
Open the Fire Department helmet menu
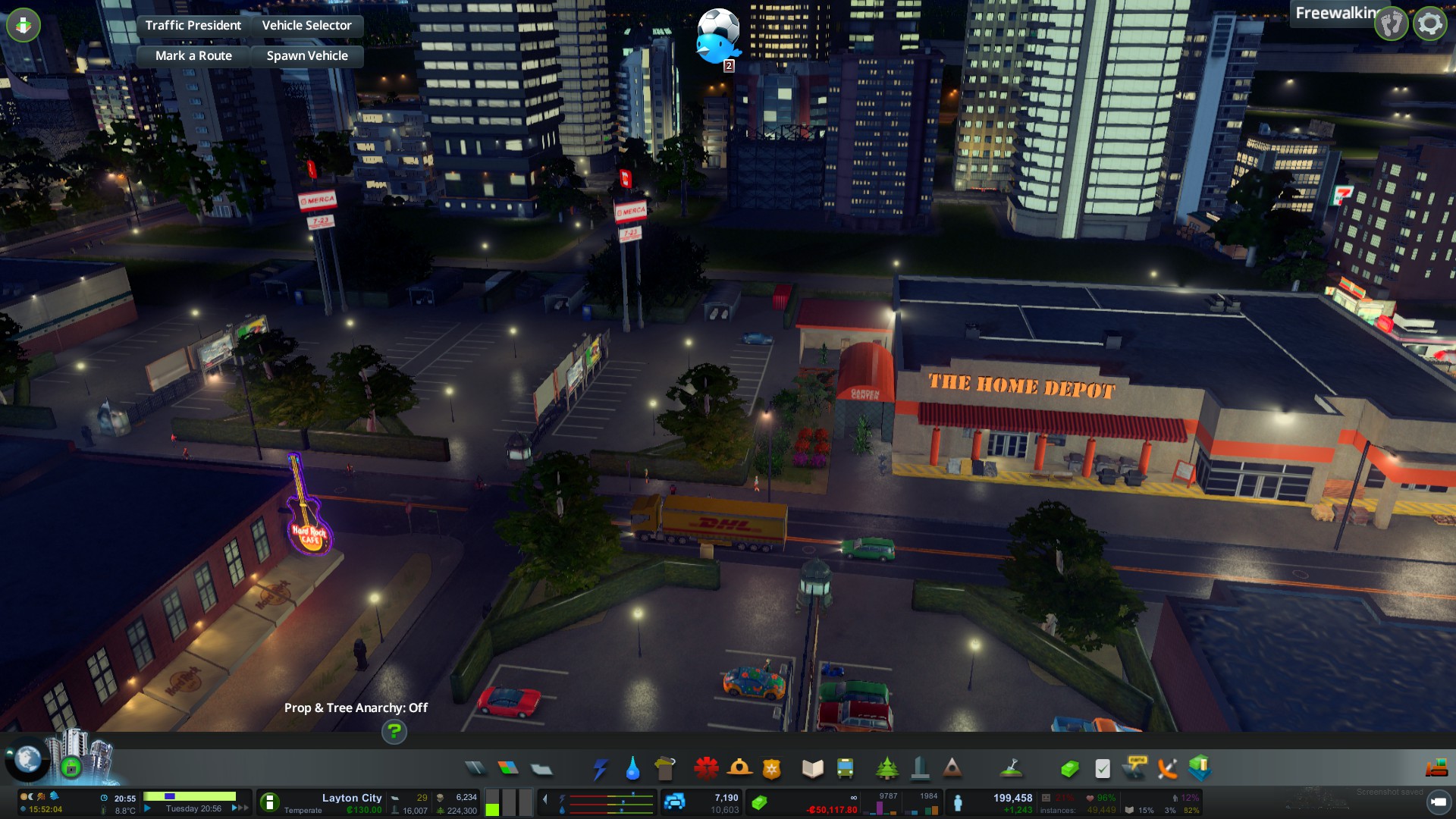click(739, 769)
